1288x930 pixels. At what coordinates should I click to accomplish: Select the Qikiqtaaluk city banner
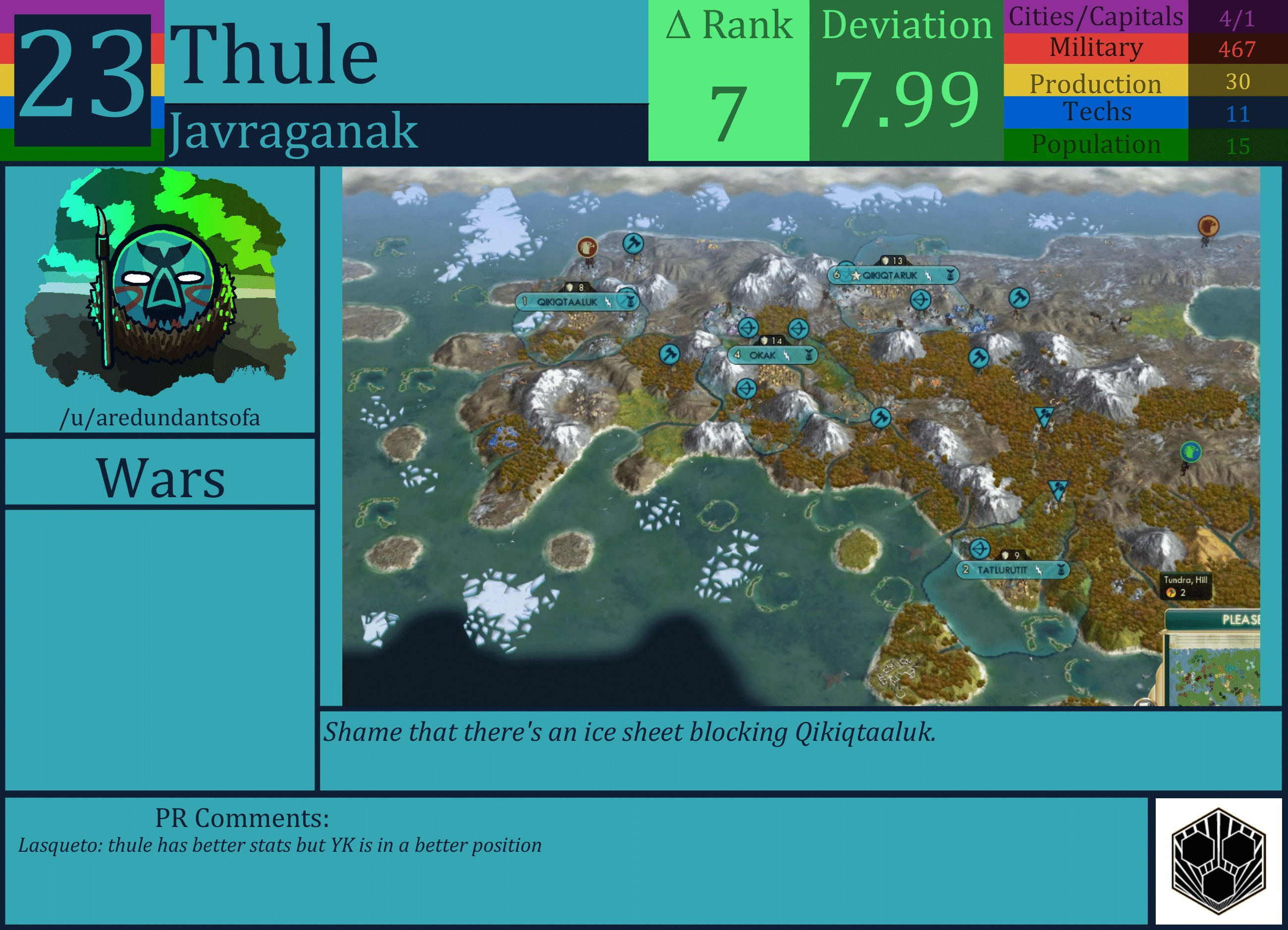point(567,303)
